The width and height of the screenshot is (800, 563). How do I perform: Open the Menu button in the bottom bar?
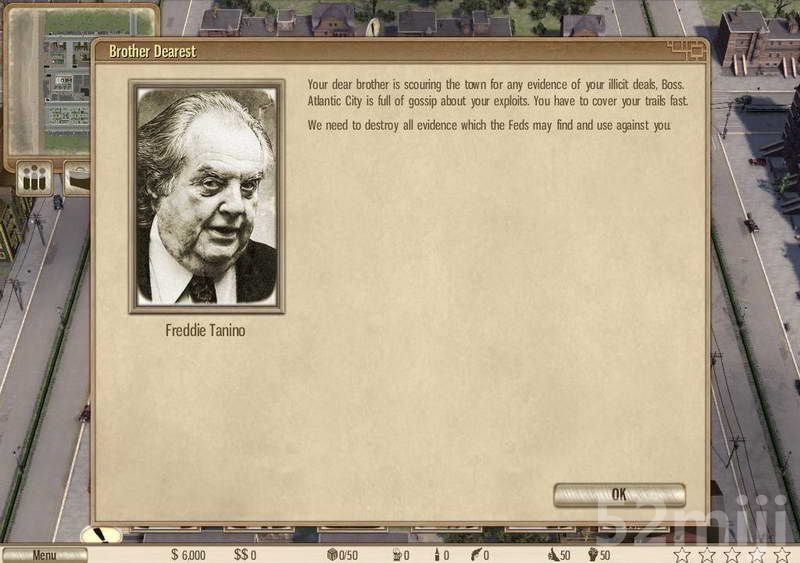tap(44, 555)
